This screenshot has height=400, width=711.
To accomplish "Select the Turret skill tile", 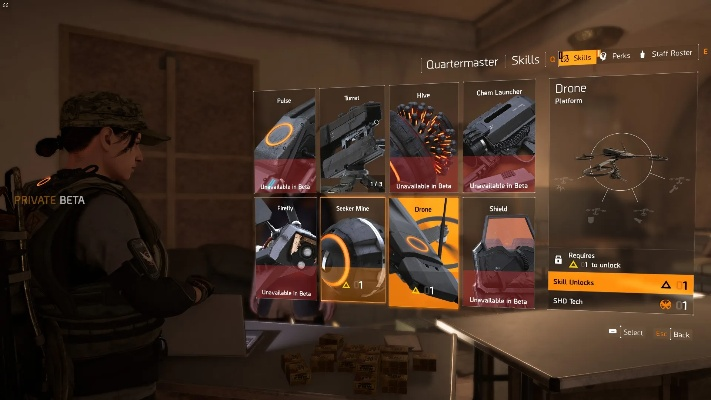I will (x=352, y=140).
